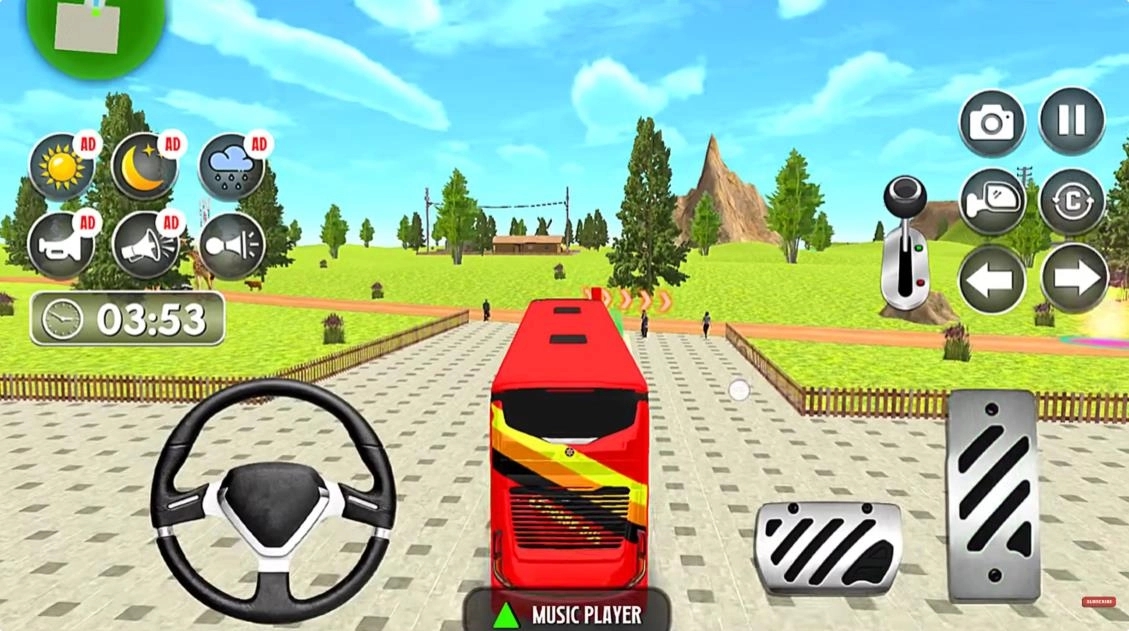Click the circular C control switch button
The image size is (1129, 631).
click(1072, 201)
